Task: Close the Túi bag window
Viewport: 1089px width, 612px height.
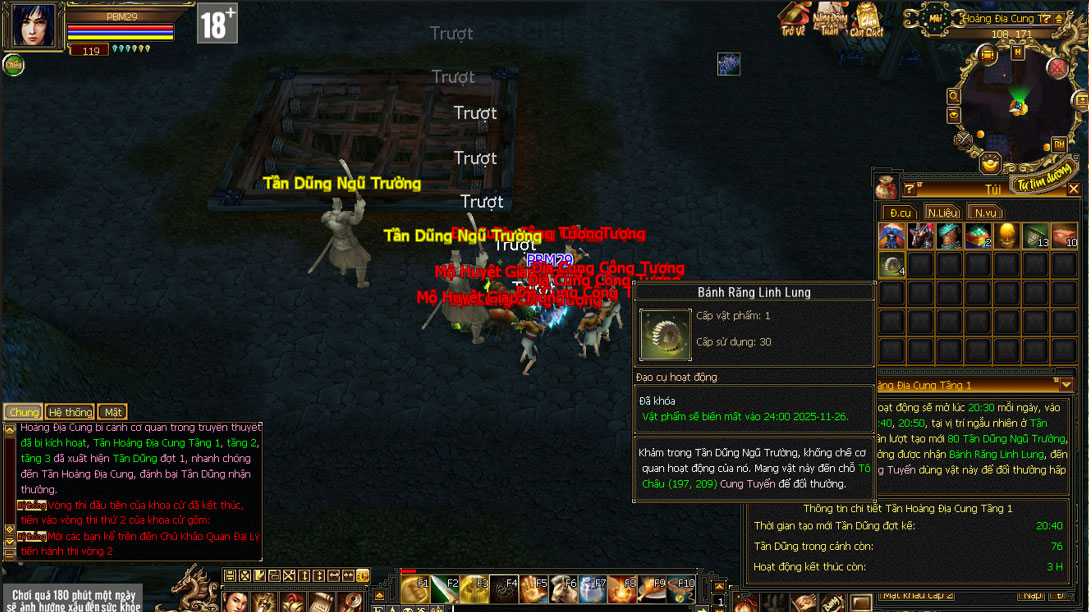Action: click(1074, 189)
